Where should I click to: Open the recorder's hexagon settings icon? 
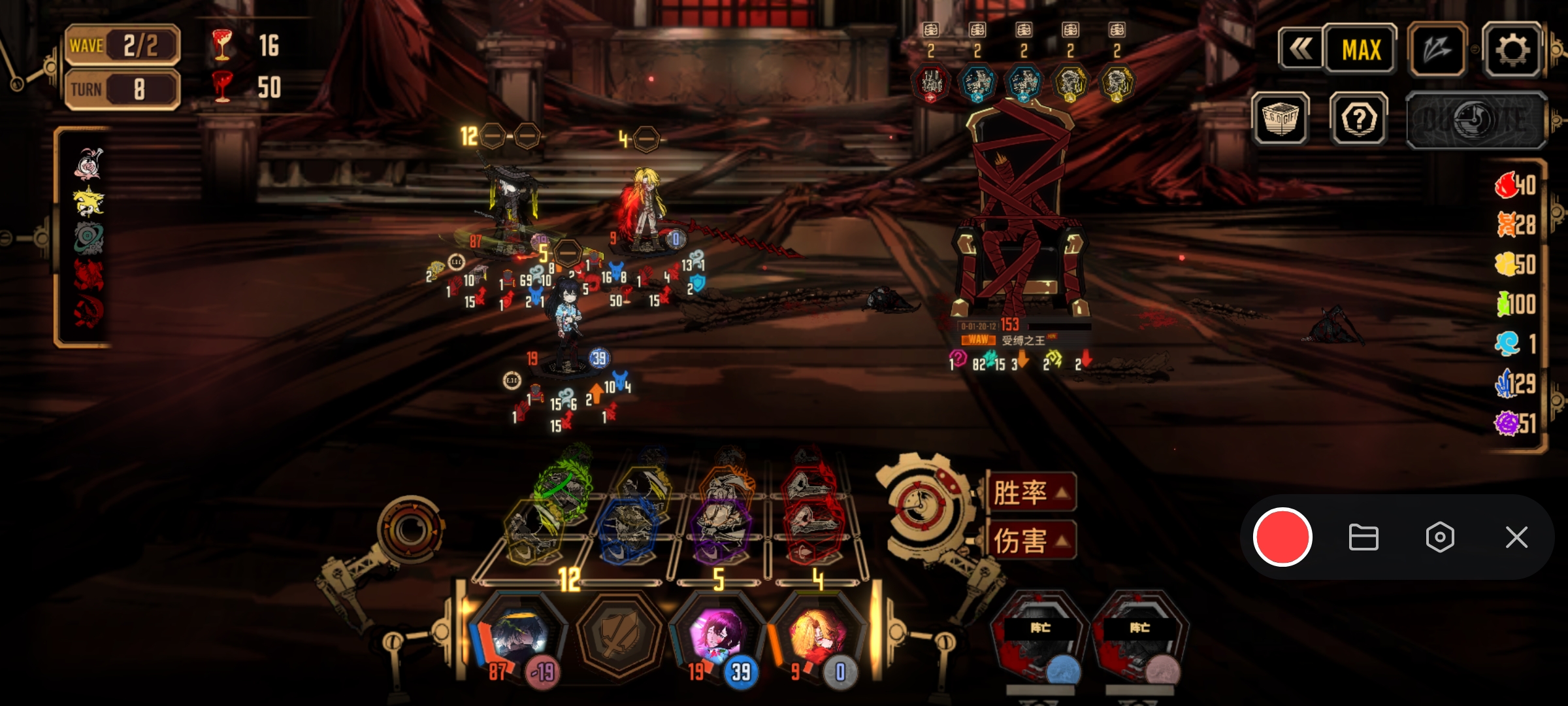pos(1440,537)
